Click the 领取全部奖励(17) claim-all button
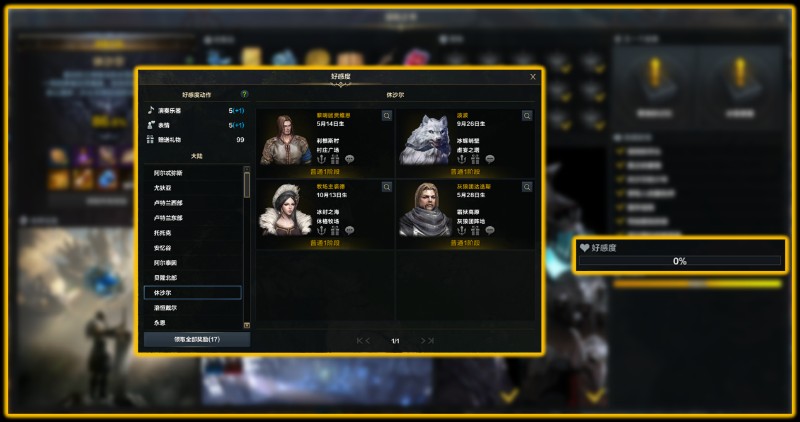 (196, 339)
